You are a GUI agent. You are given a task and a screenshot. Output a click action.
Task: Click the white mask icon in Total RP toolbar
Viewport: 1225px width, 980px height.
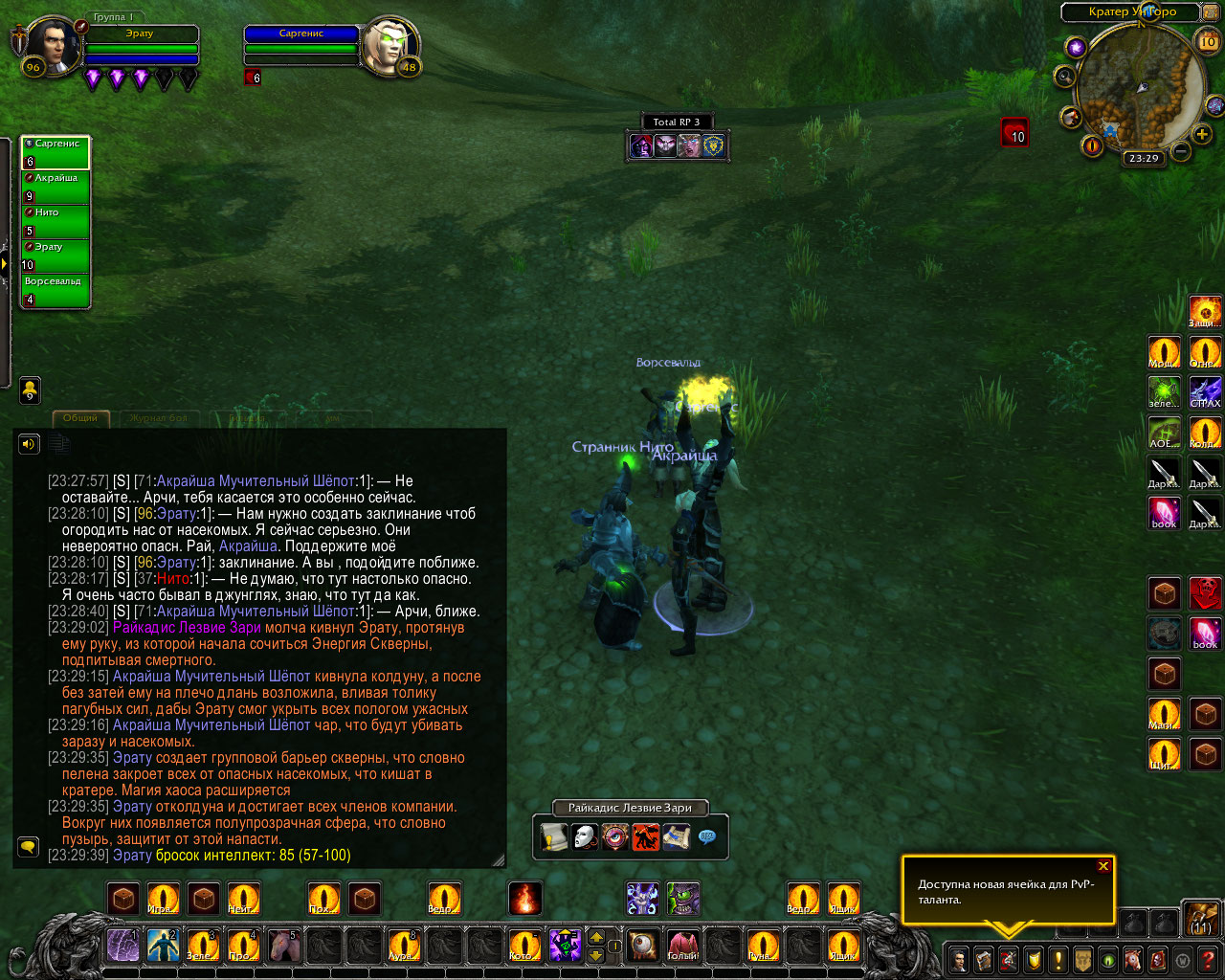coord(585,837)
